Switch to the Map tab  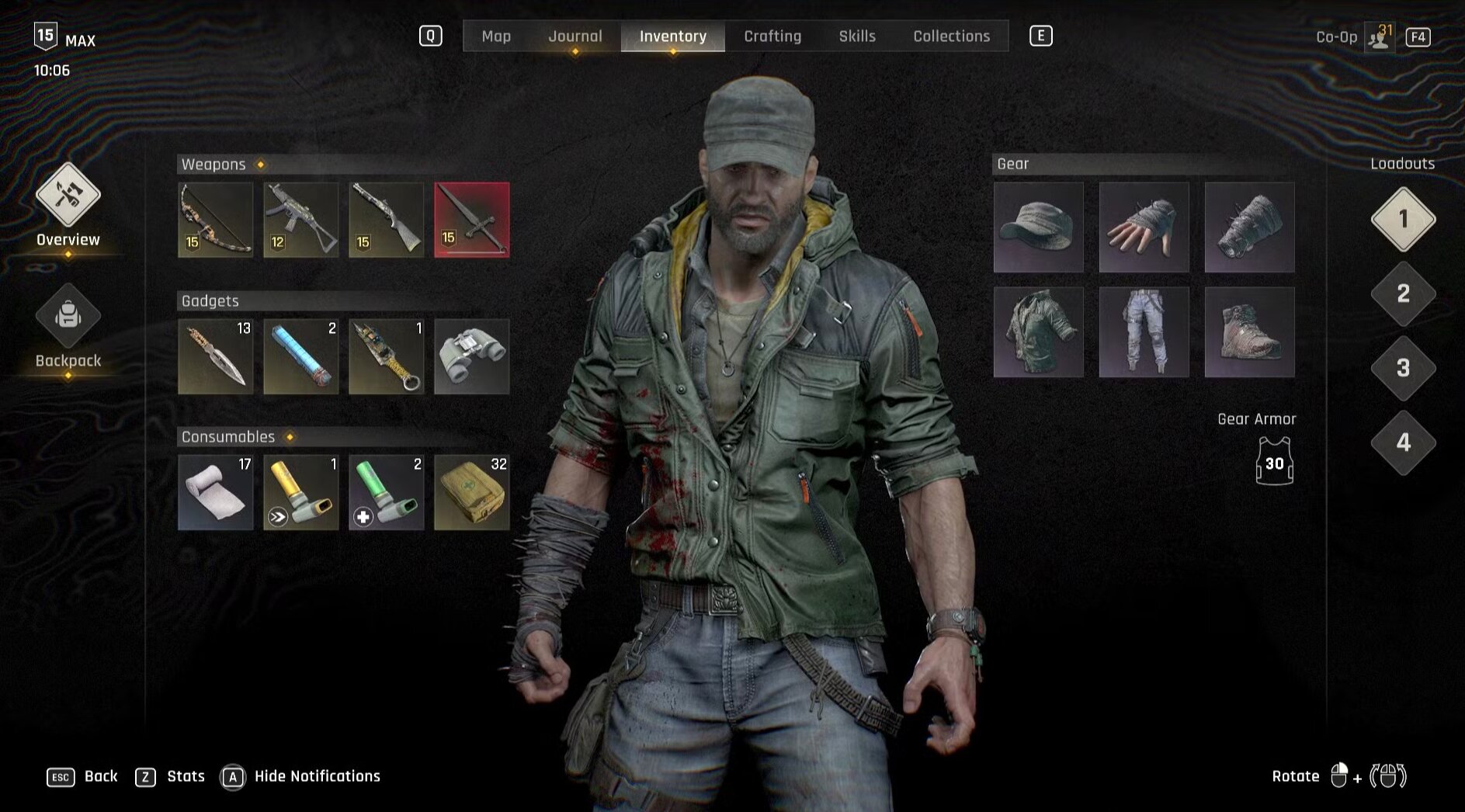click(x=496, y=36)
